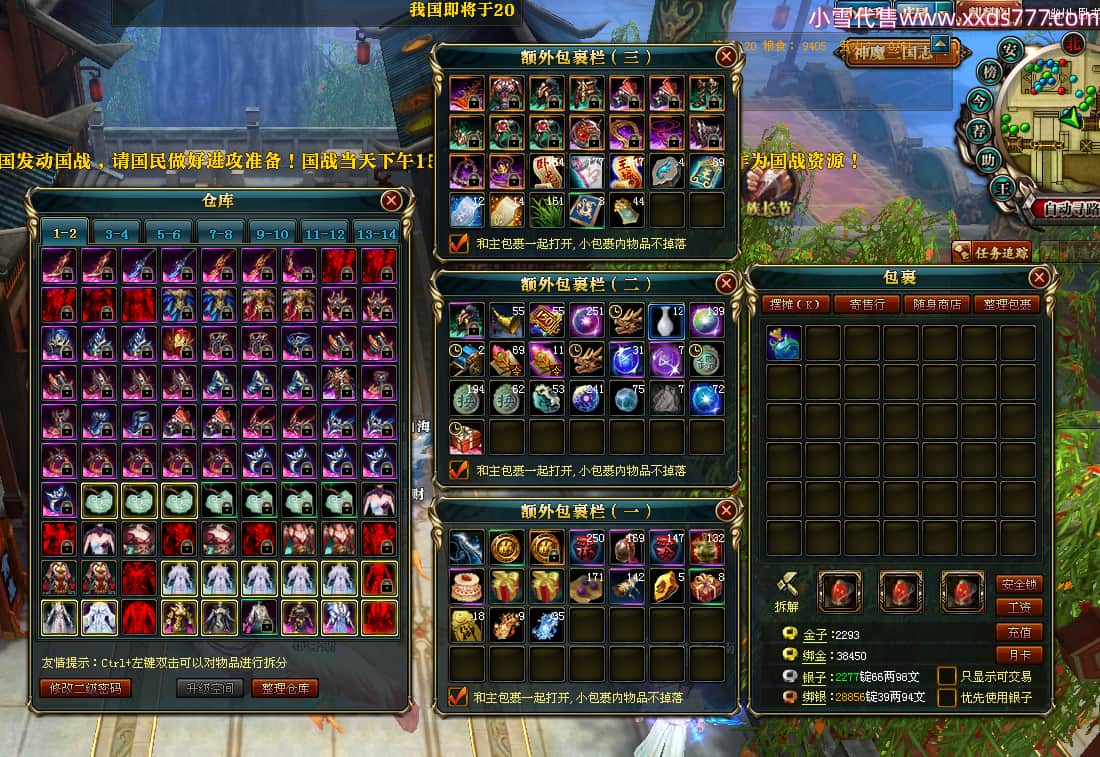Click the 整理仓库 sort warehouse button
Screen dimensions: 1100x757
[286, 688]
